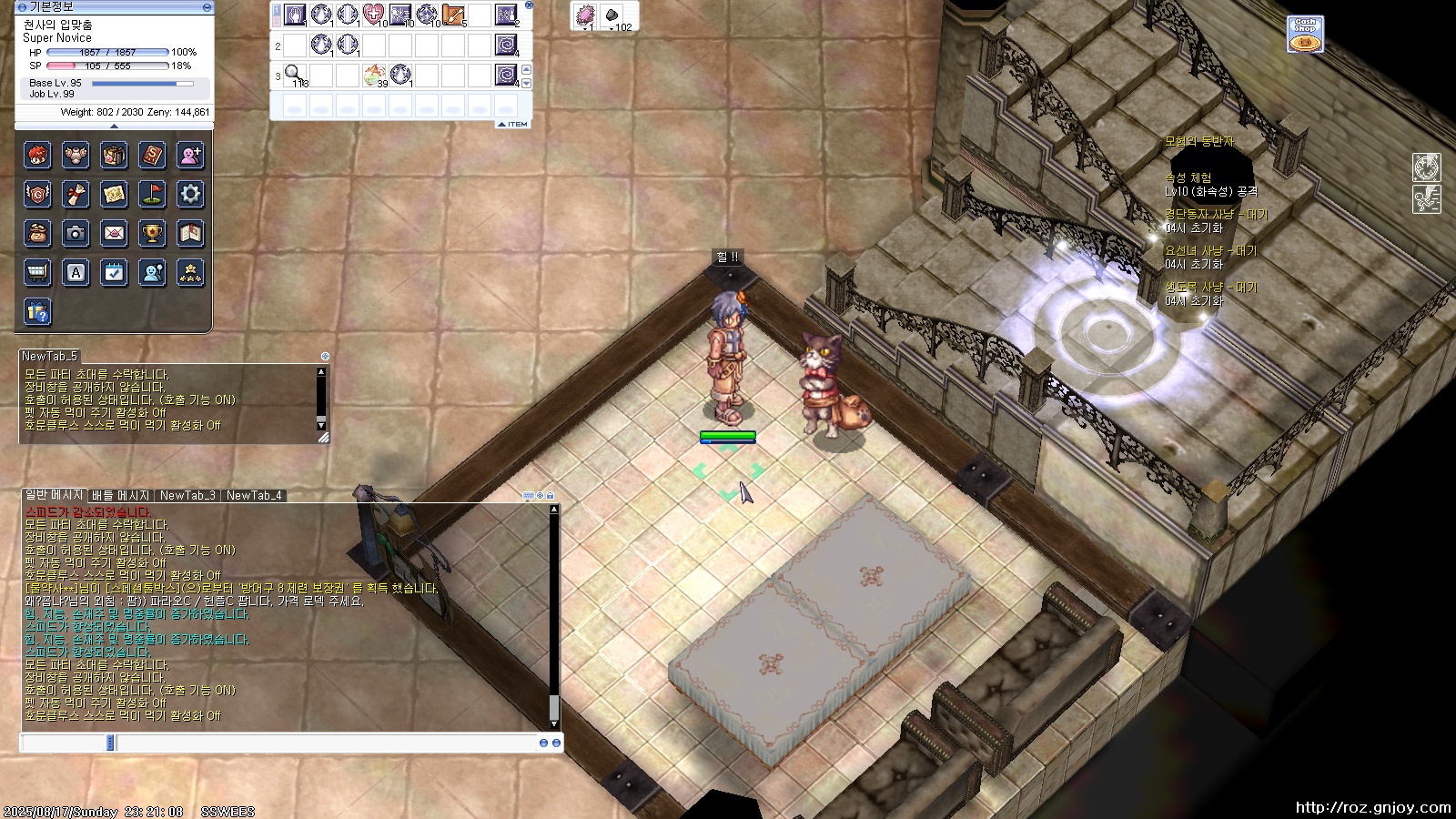Select the pink gem item slot
The width and height of the screenshot is (1456, 819).
click(585, 15)
